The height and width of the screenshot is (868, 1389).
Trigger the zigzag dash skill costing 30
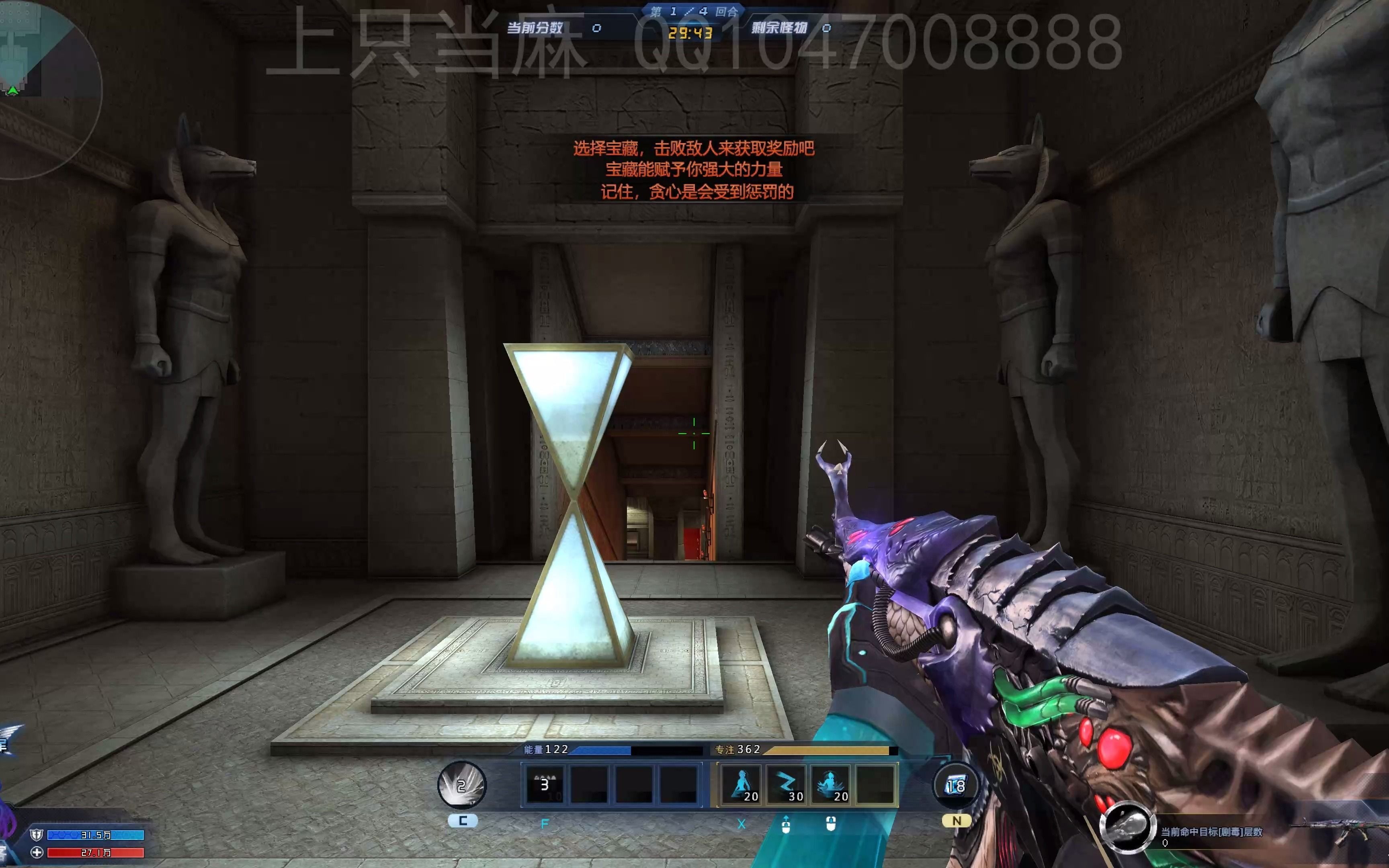pyautogui.click(x=786, y=785)
